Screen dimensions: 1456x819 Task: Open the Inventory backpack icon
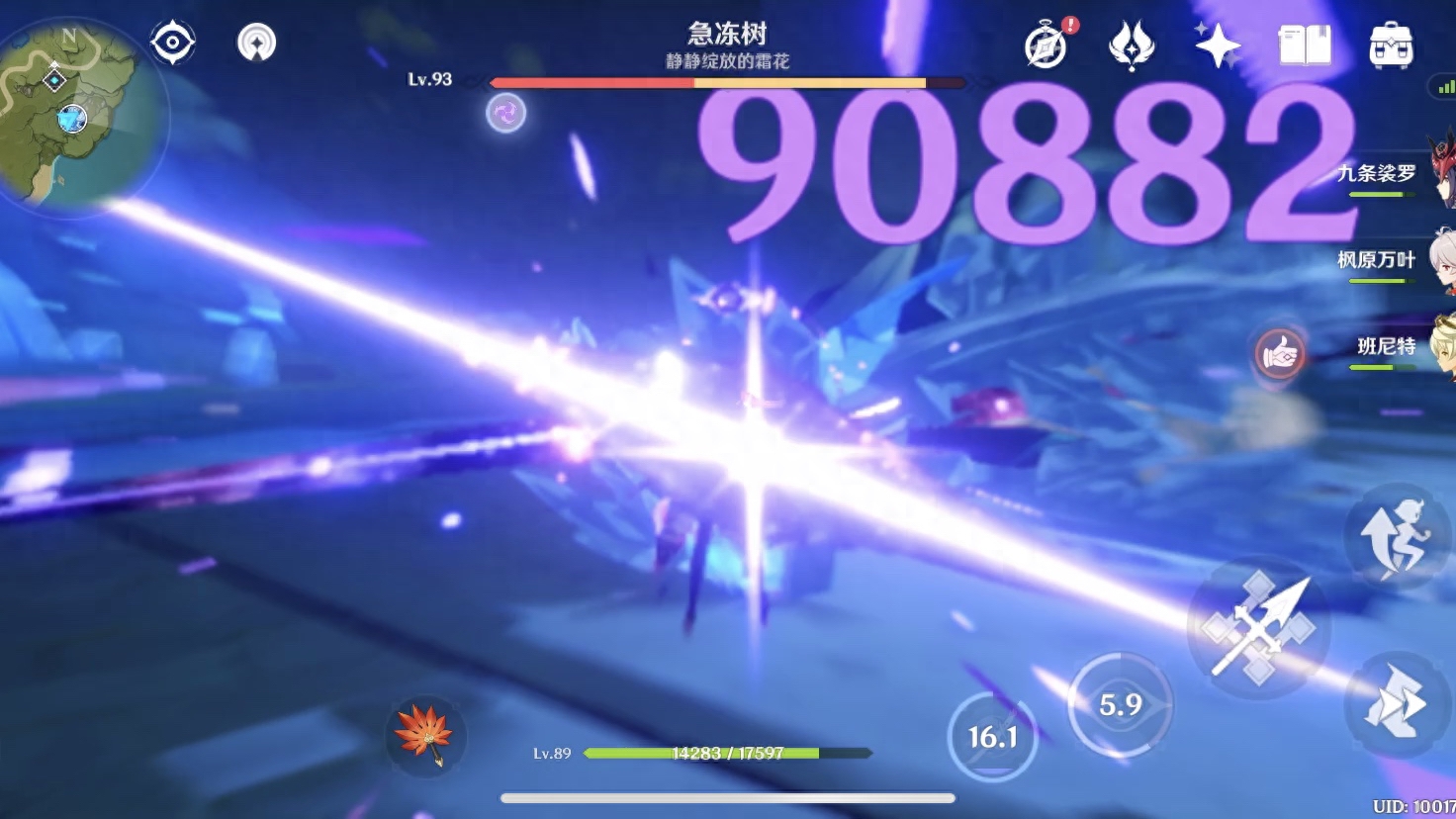click(x=1392, y=44)
